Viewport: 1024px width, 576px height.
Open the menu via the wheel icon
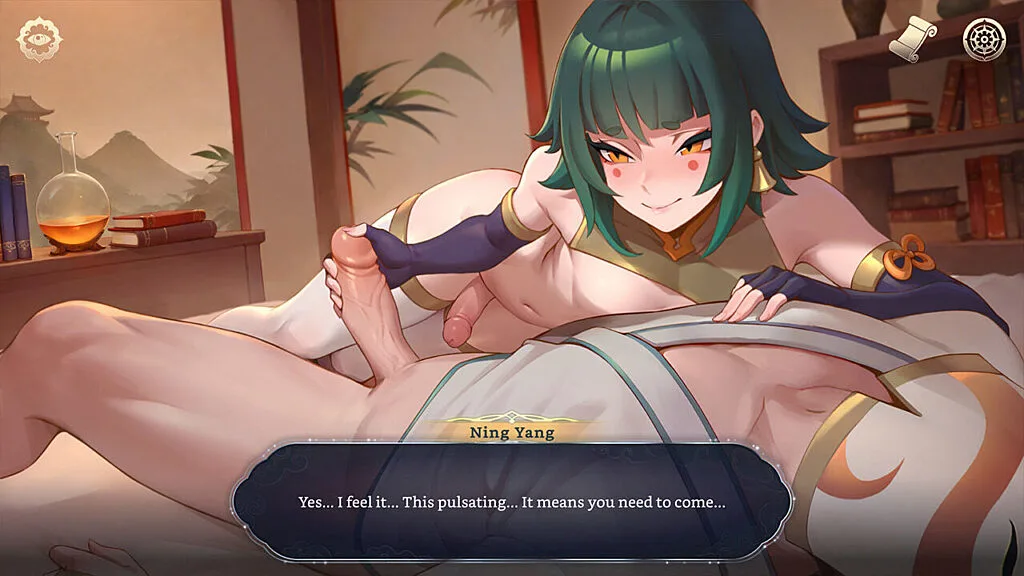coord(983,39)
